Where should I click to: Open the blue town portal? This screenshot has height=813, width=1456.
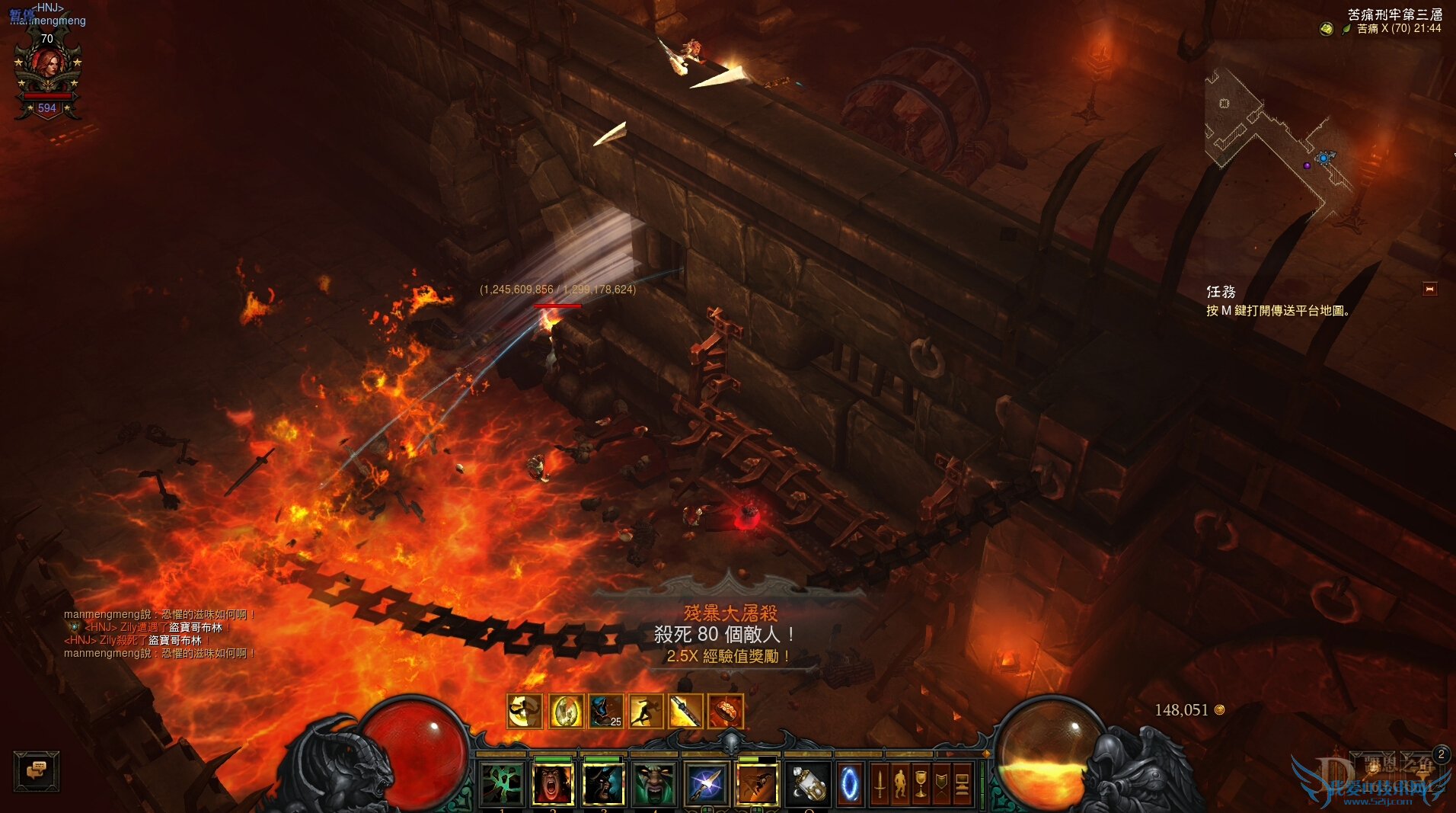(x=849, y=783)
